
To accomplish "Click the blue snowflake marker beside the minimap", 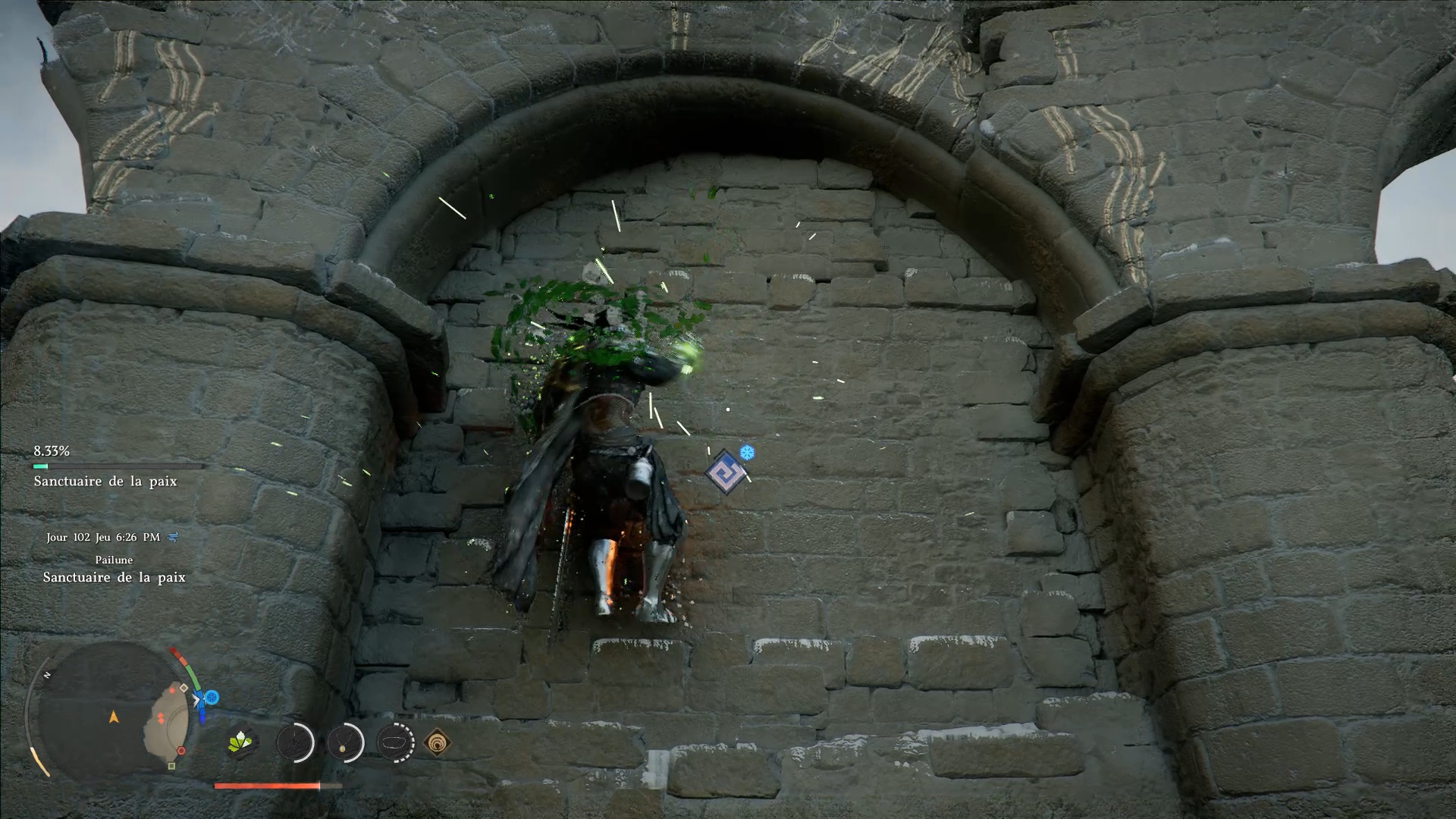I will [212, 697].
